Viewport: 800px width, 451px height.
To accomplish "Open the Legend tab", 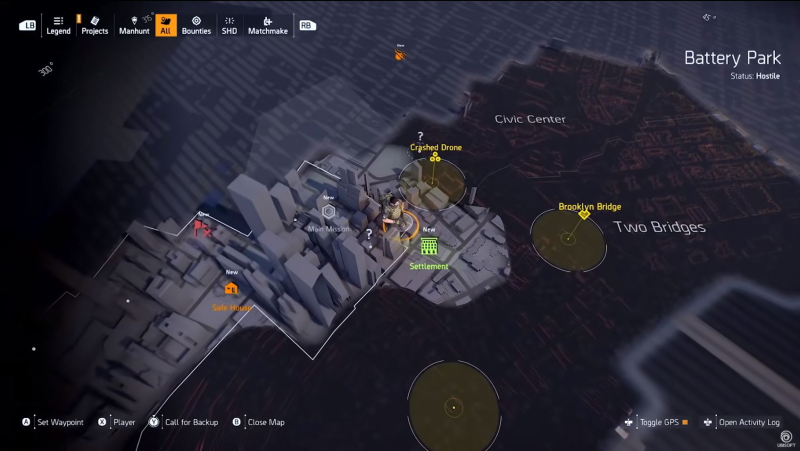I will tap(58, 25).
